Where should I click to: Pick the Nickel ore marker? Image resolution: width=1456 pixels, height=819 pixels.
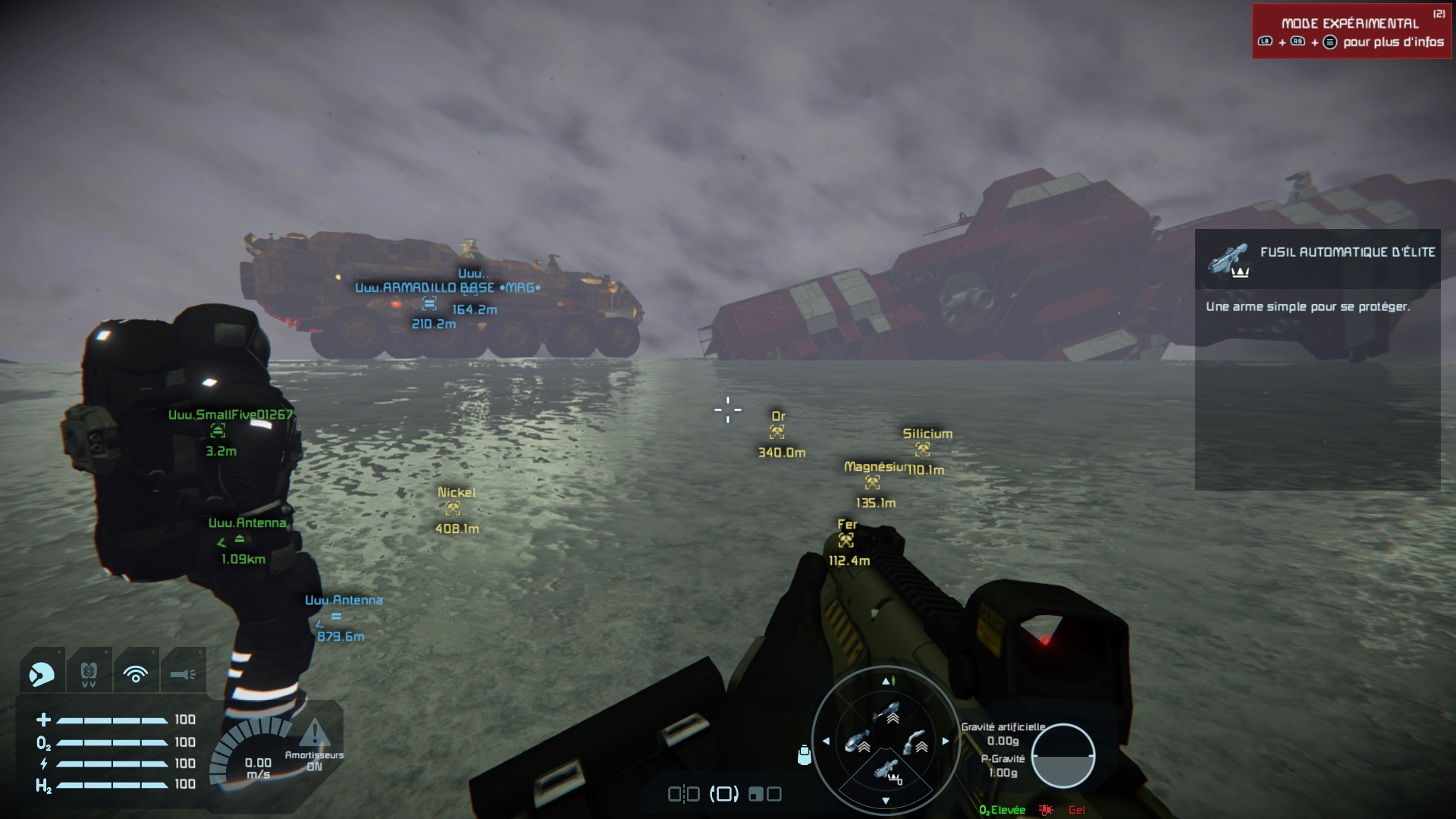[453, 508]
